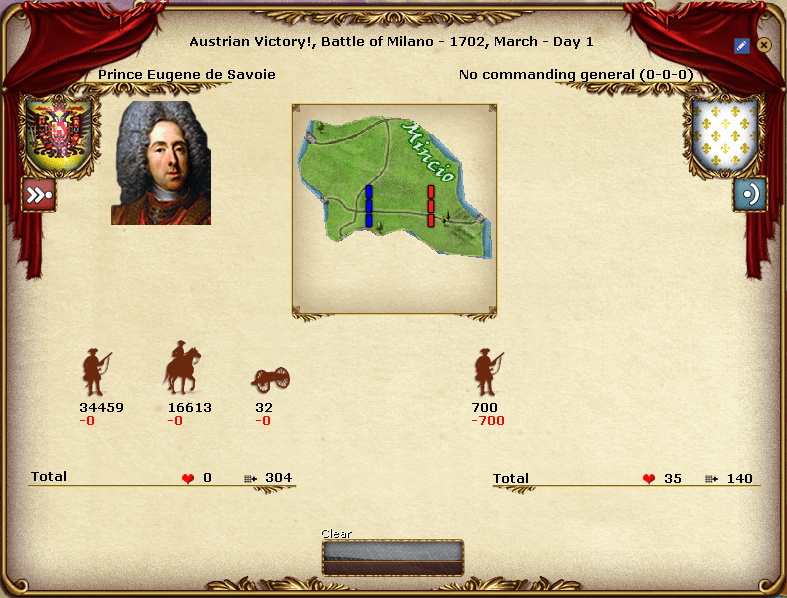Click the red triple-arrow stance button

(x=39, y=194)
